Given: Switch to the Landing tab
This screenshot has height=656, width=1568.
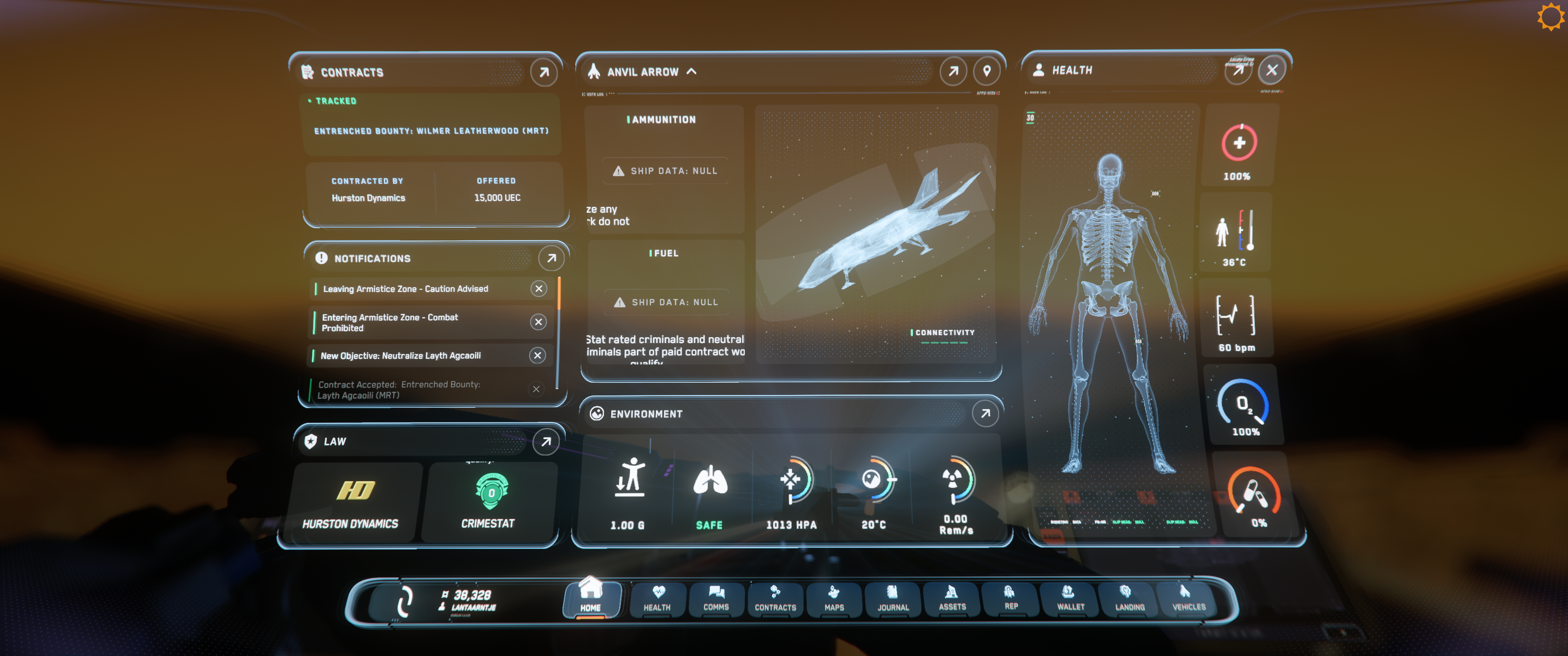Looking at the screenshot, I should (1129, 599).
